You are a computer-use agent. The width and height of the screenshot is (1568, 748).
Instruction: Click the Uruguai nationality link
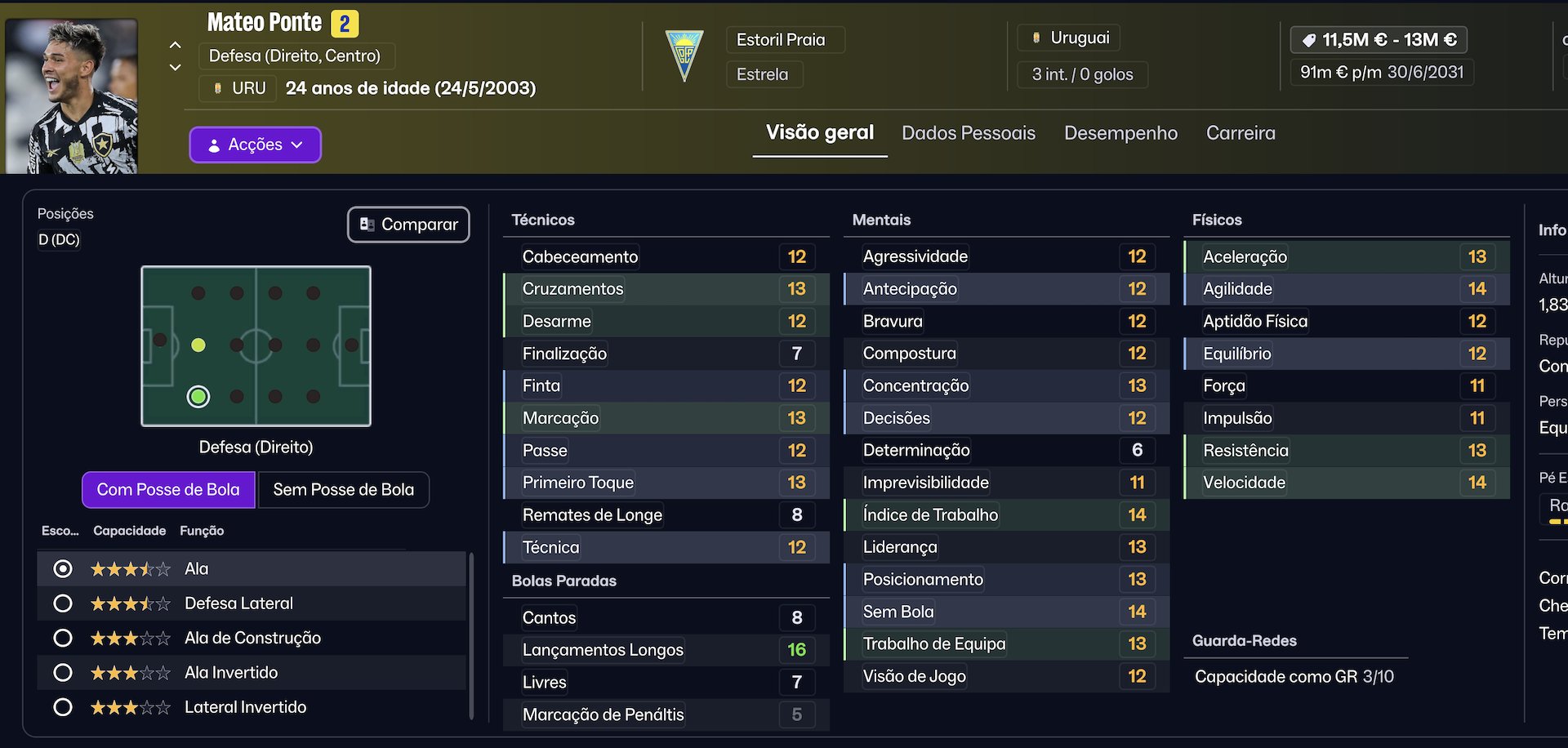tap(1079, 38)
